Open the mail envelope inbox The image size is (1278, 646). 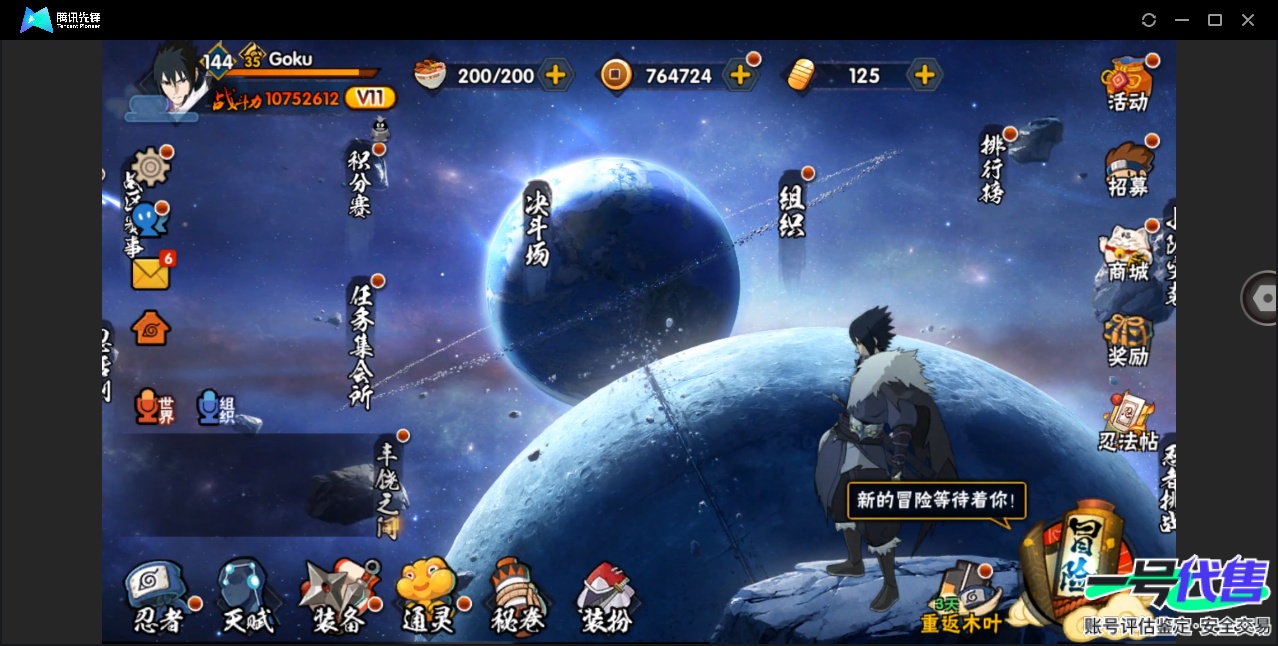151,273
